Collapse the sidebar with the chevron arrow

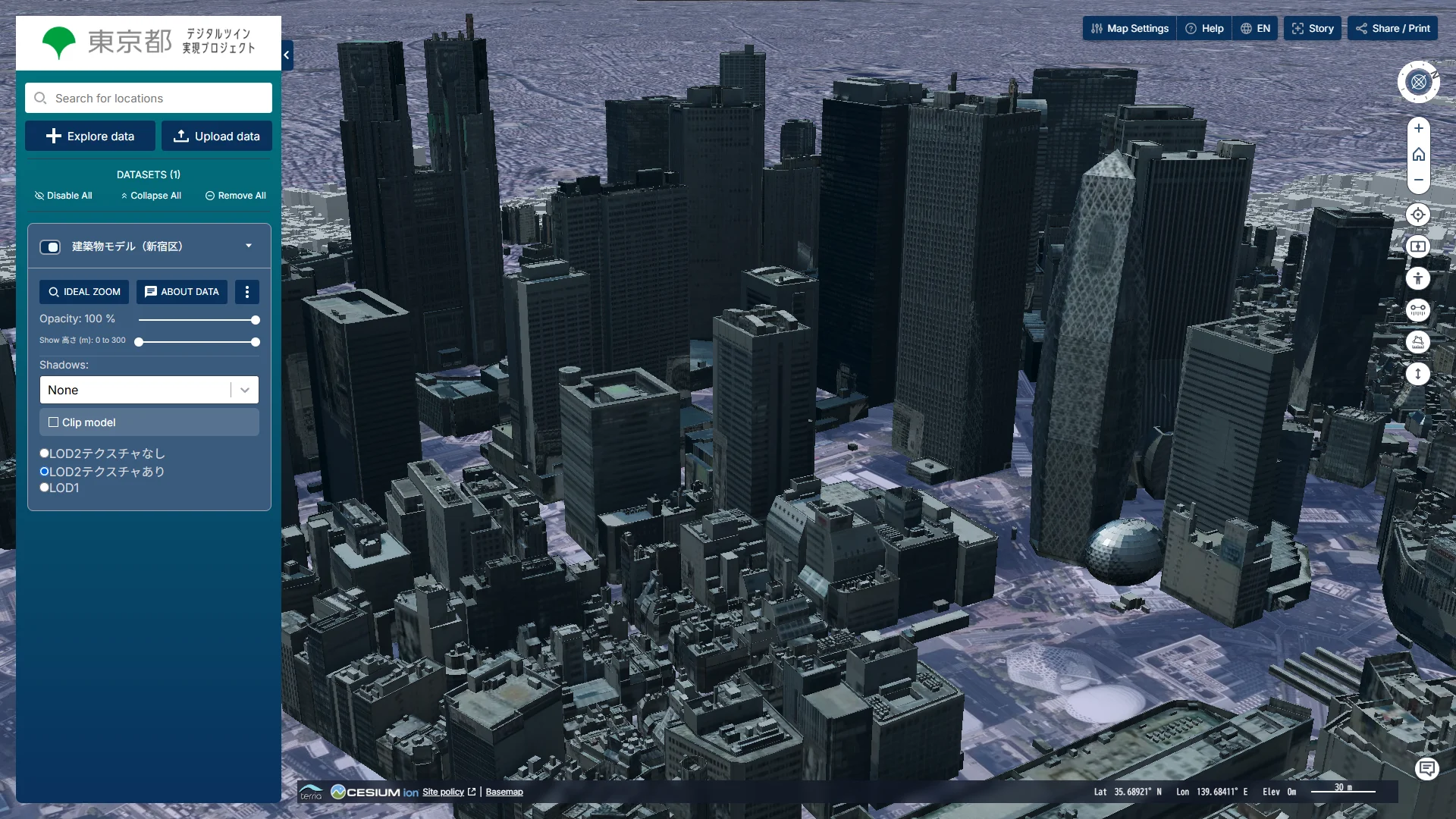click(x=286, y=55)
